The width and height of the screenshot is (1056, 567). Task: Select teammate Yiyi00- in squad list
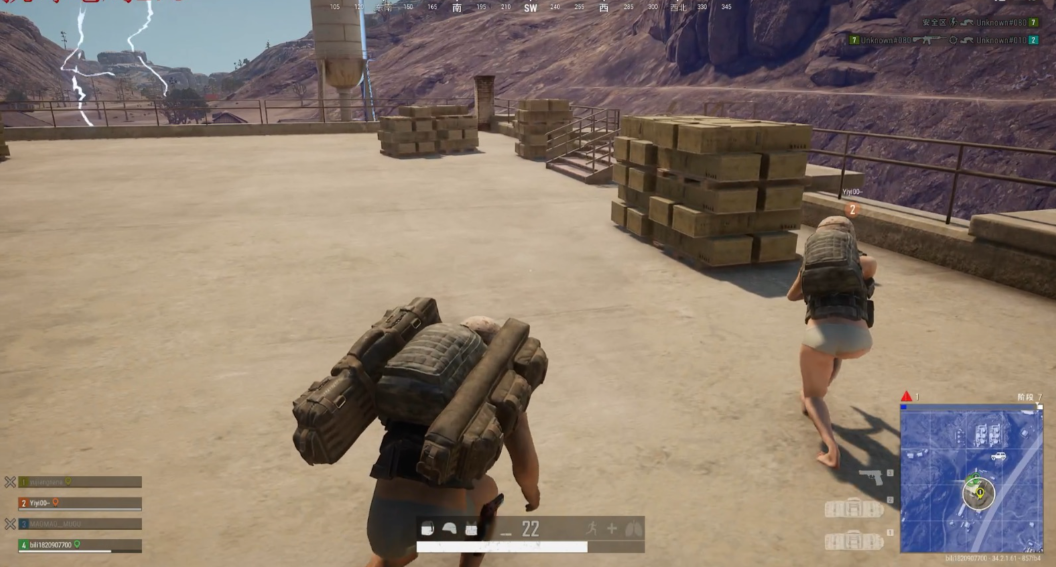[79, 503]
